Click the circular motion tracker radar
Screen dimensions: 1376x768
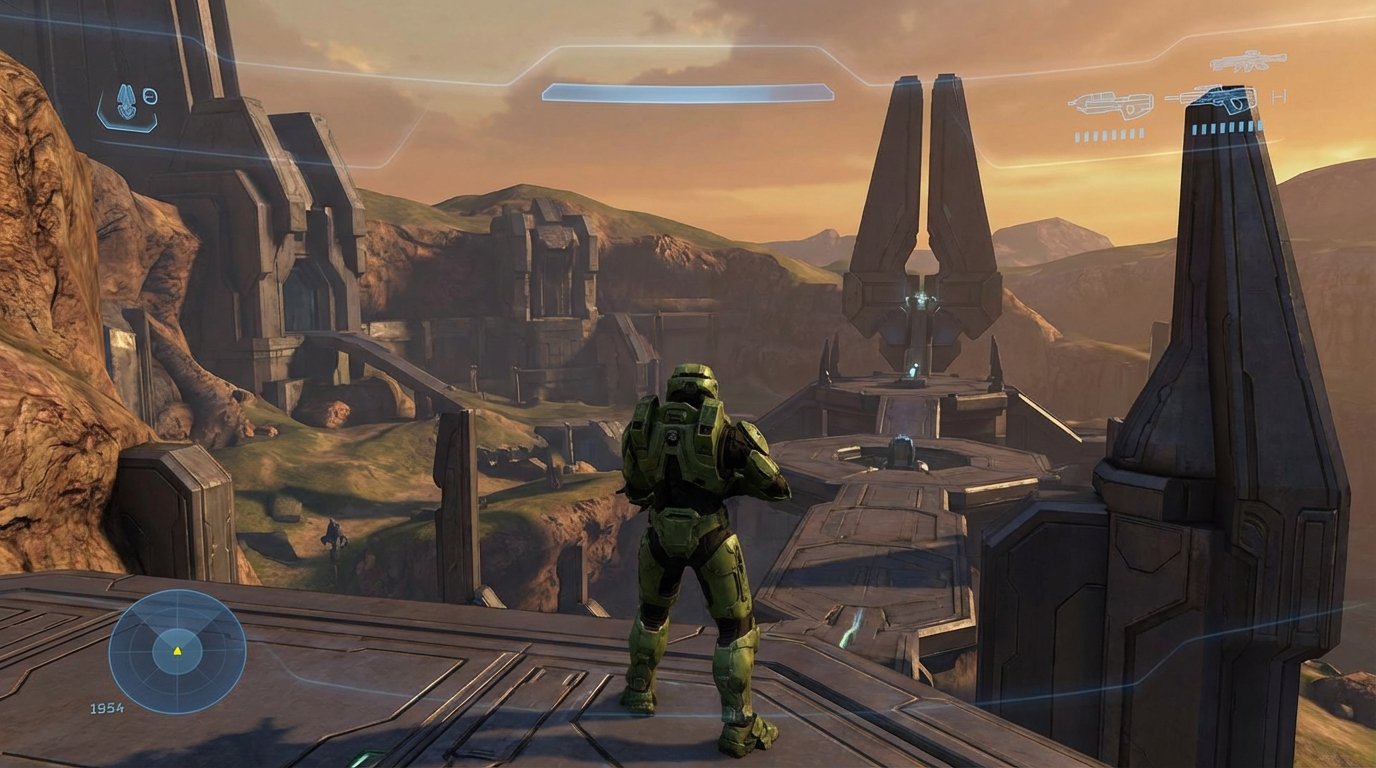[x=177, y=651]
